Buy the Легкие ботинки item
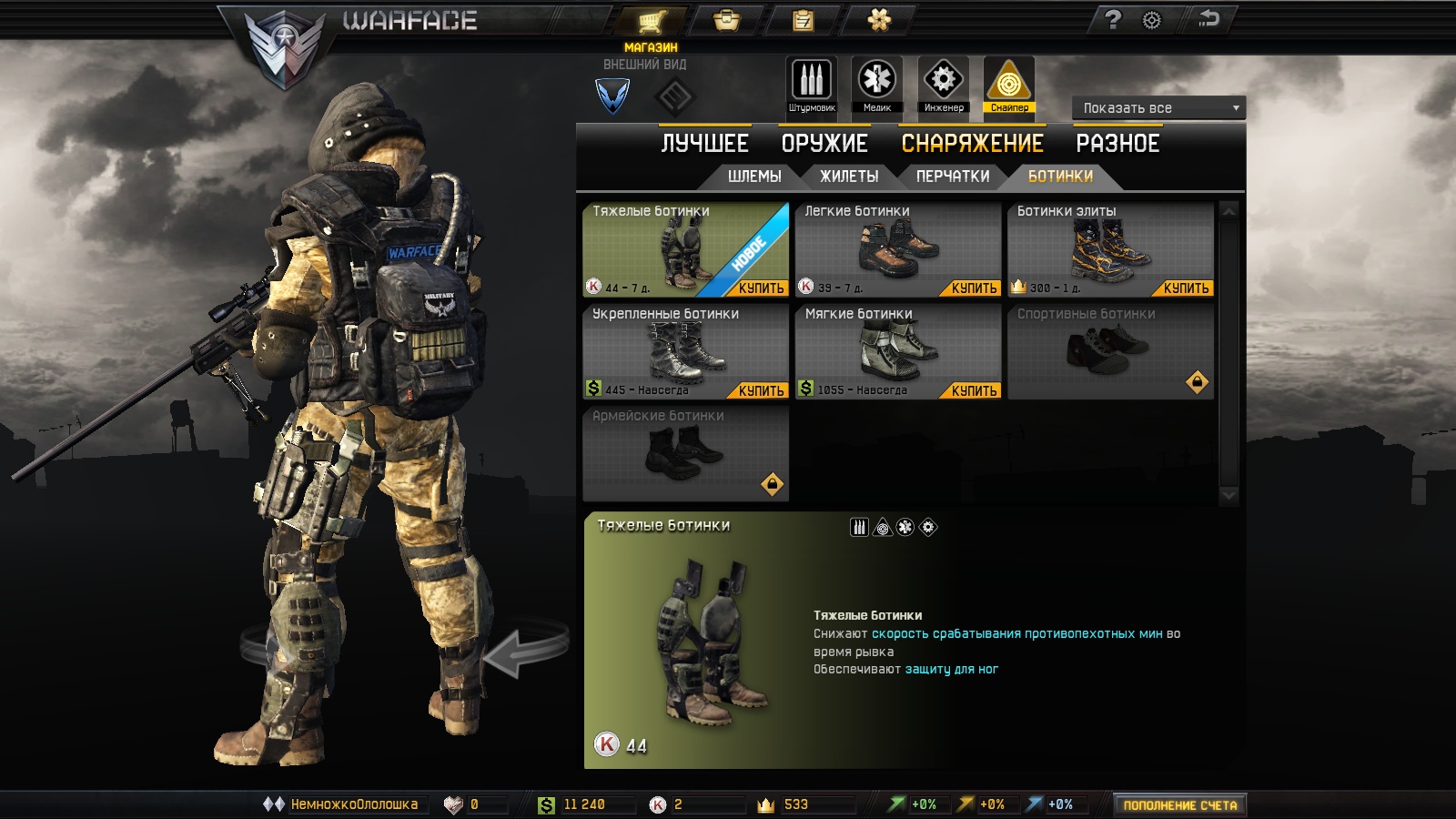Viewport: 1456px width, 819px height. [974, 288]
